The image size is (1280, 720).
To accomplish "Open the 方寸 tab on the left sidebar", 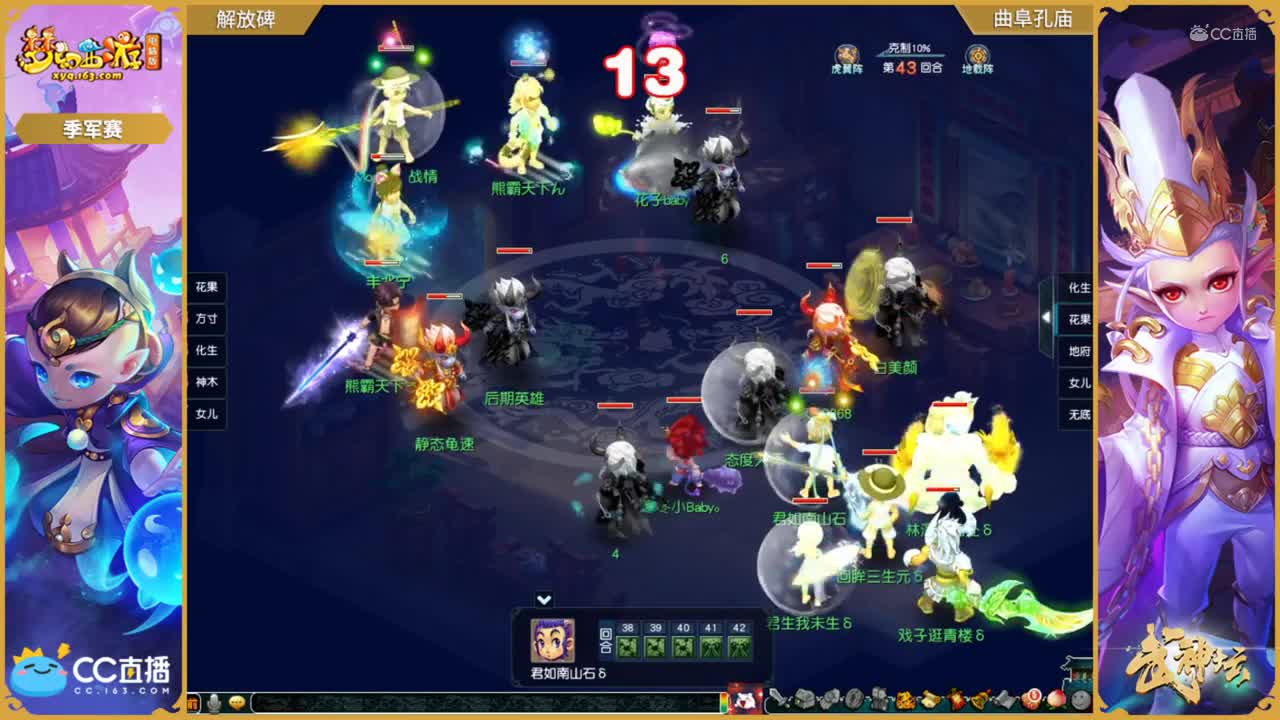I will (x=205, y=320).
